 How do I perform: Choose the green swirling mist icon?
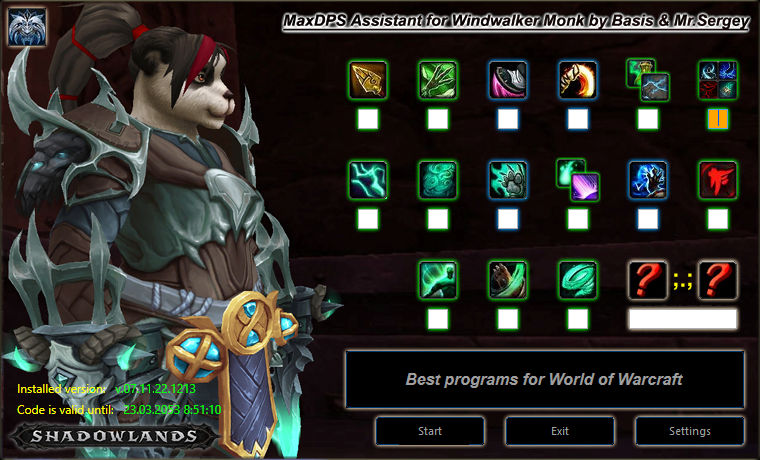pyautogui.click(x=438, y=179)
